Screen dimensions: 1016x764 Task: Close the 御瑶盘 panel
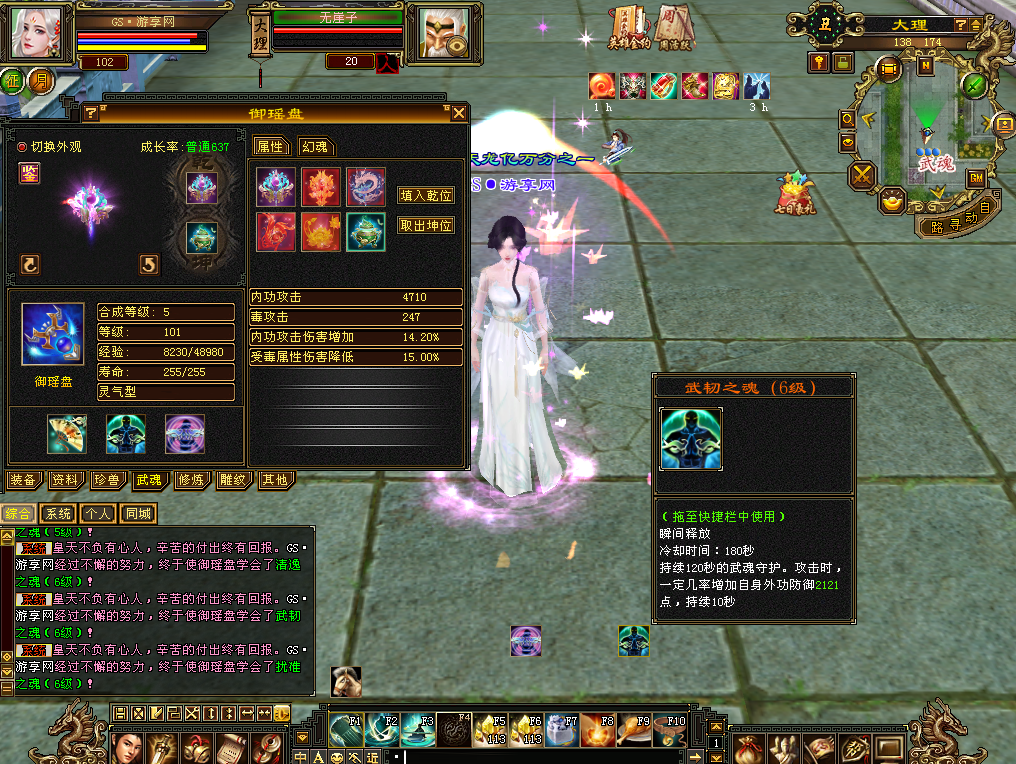(458, 113)
